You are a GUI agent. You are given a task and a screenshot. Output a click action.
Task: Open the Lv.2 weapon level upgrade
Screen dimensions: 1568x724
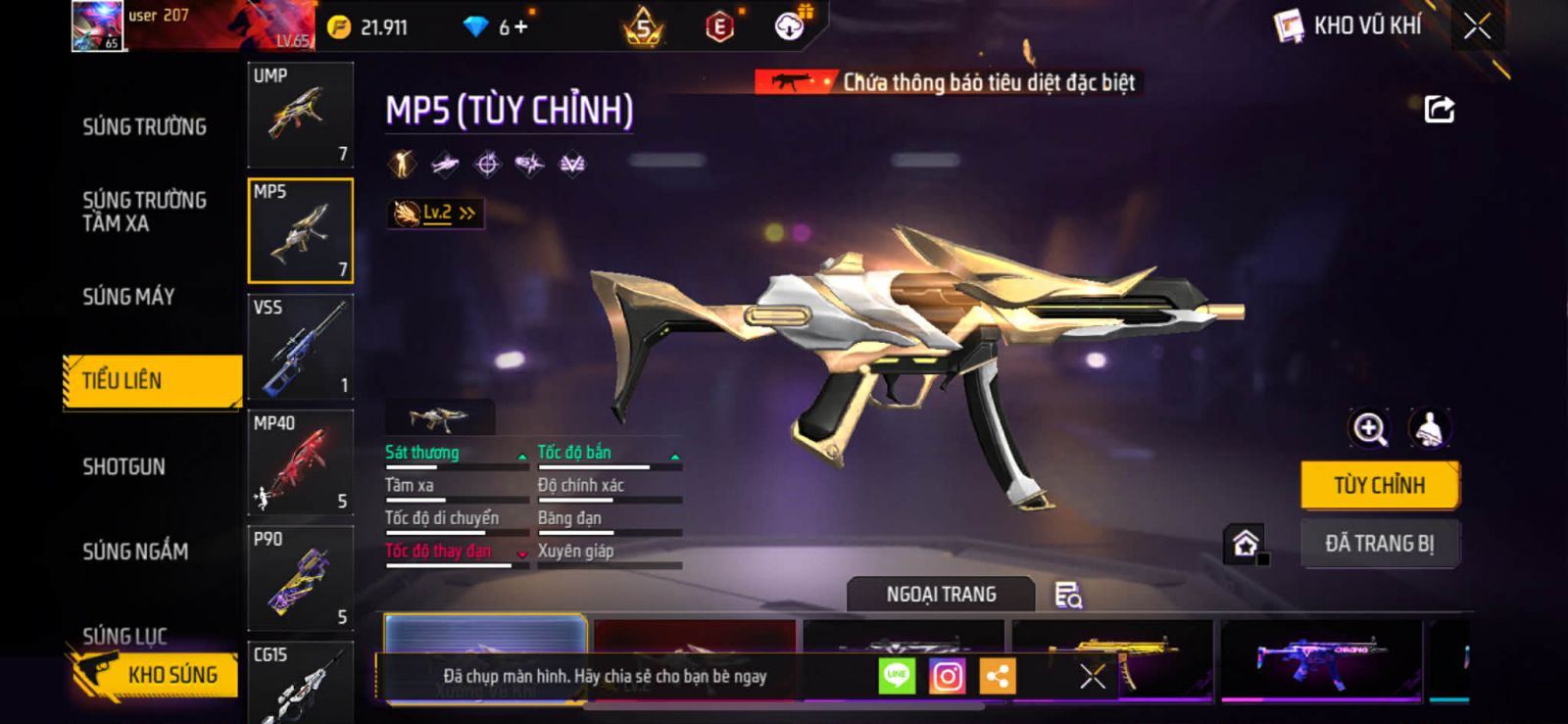click(x=436, y=213)
